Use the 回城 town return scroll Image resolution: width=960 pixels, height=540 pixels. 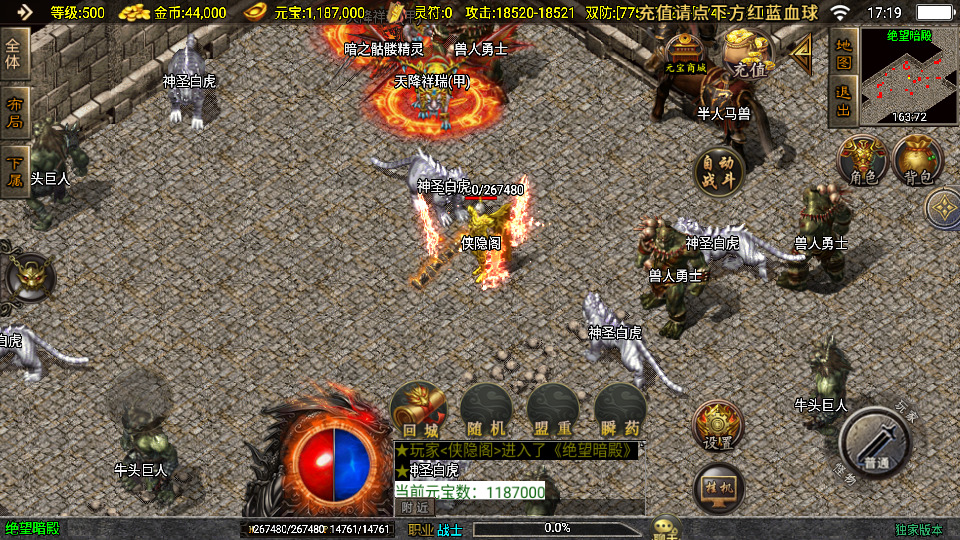point(419,410)
